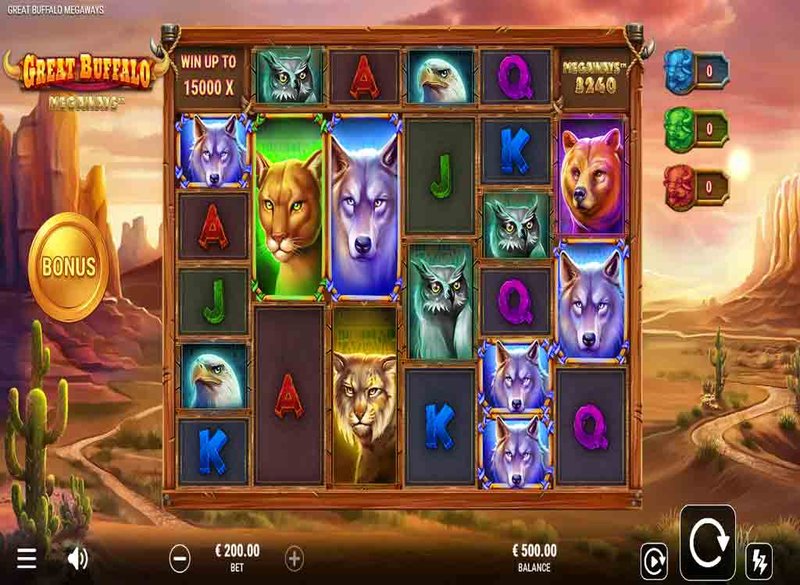The width and height of the screenshot is (800, 585).
Task: Increase the bet with the plus button
Action: coord(295,557)
